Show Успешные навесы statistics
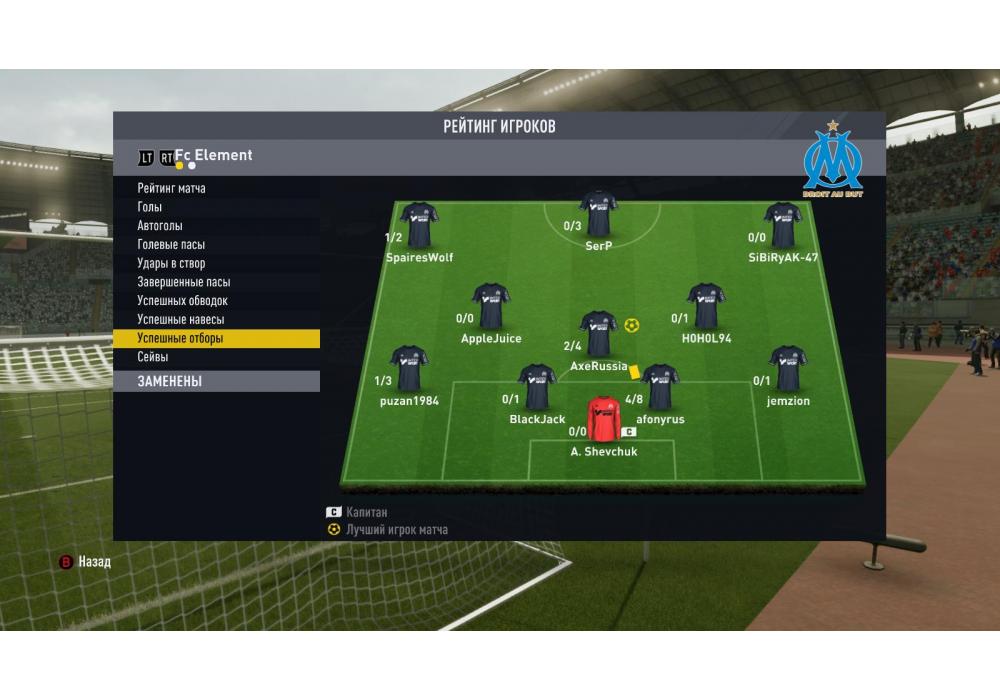Screen dimensions: 1000x700 pyautogui.click(x=181, y=320)
